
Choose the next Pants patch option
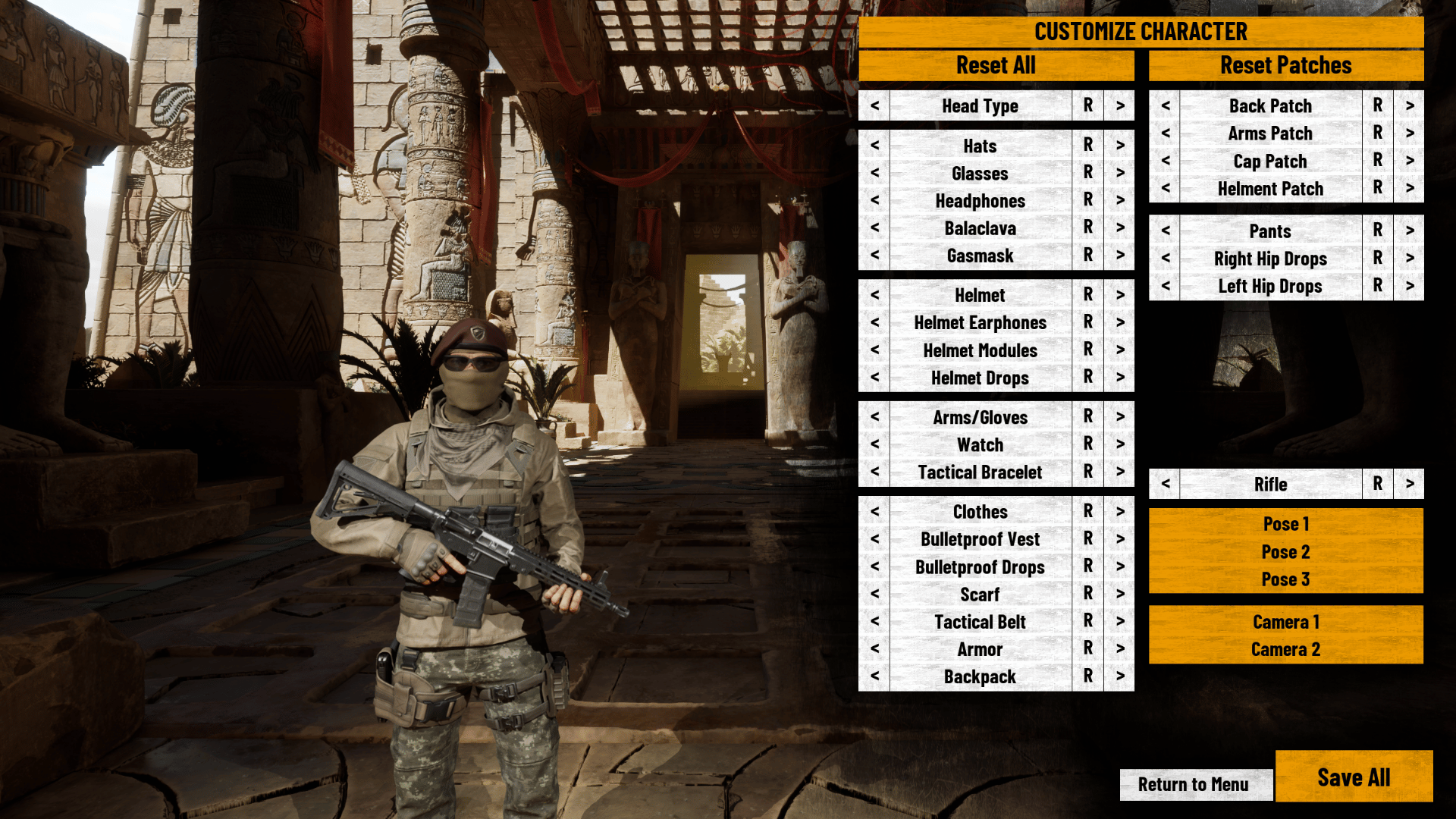[x=1409, y=231]
